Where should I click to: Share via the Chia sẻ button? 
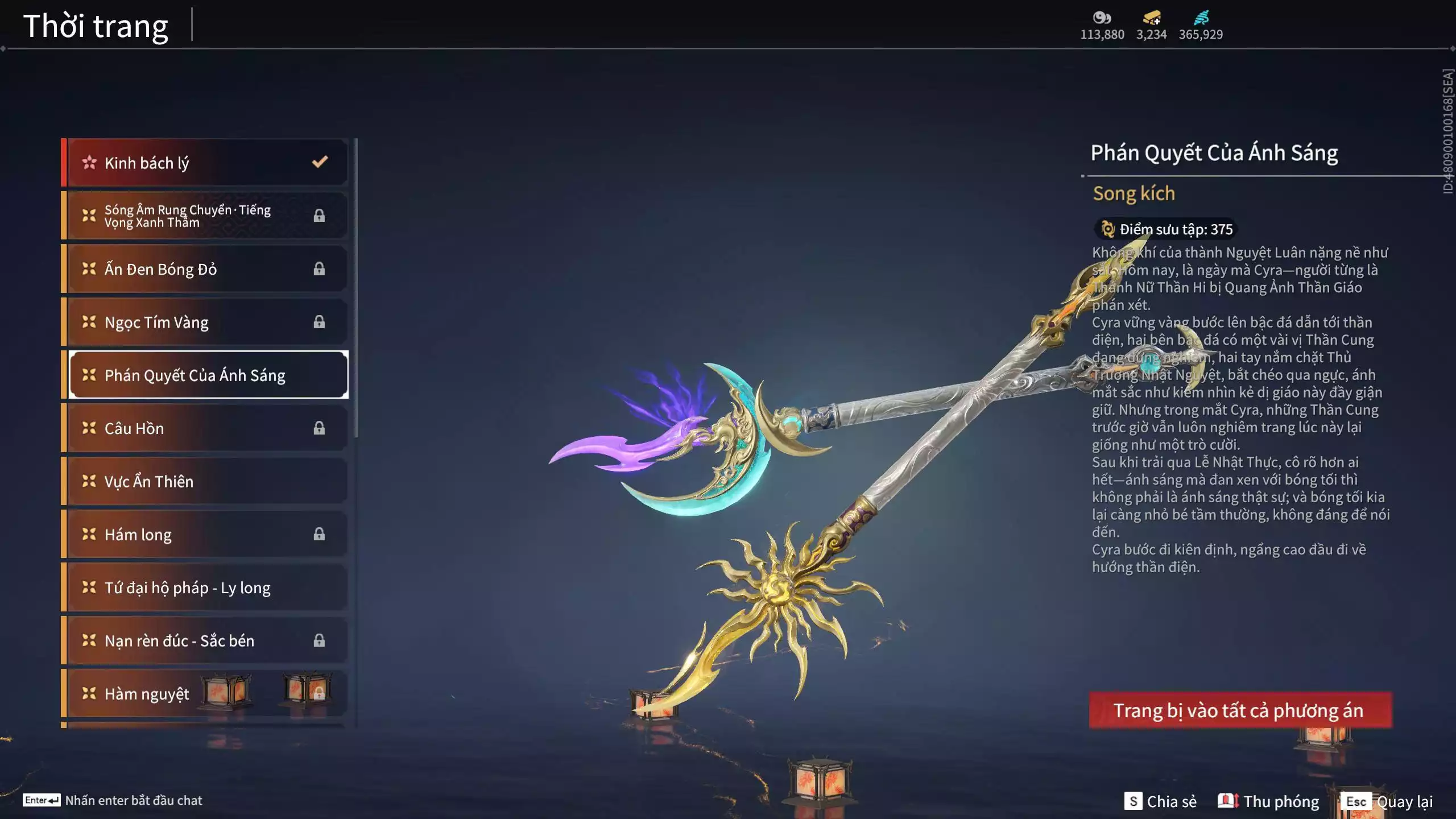[x=1160, y=801]
